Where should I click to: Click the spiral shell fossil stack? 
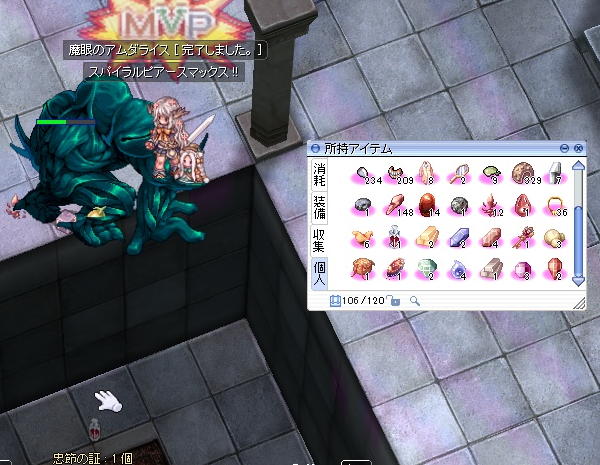[522, 172]
